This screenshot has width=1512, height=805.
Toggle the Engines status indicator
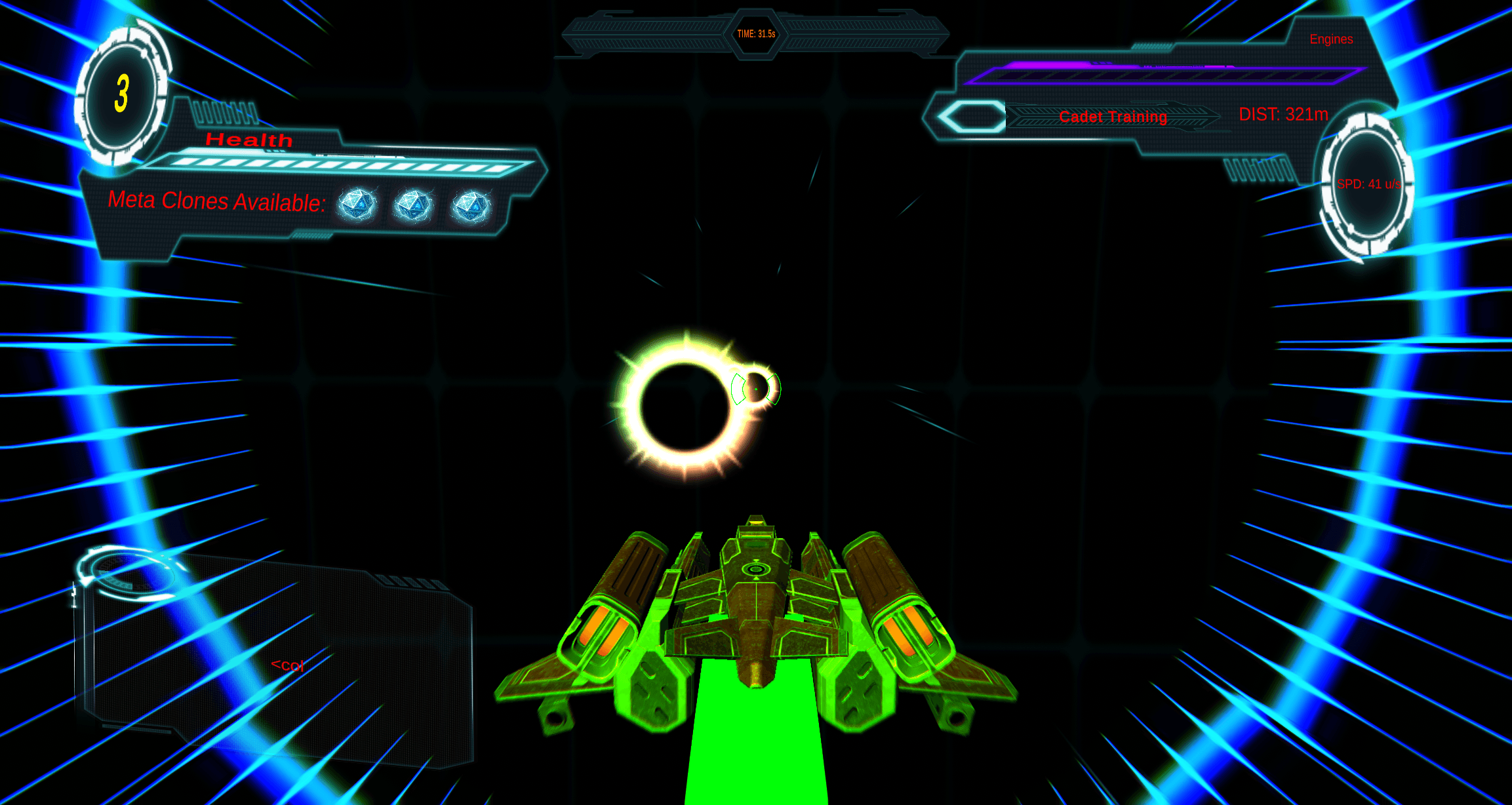tap(1331, 39)
